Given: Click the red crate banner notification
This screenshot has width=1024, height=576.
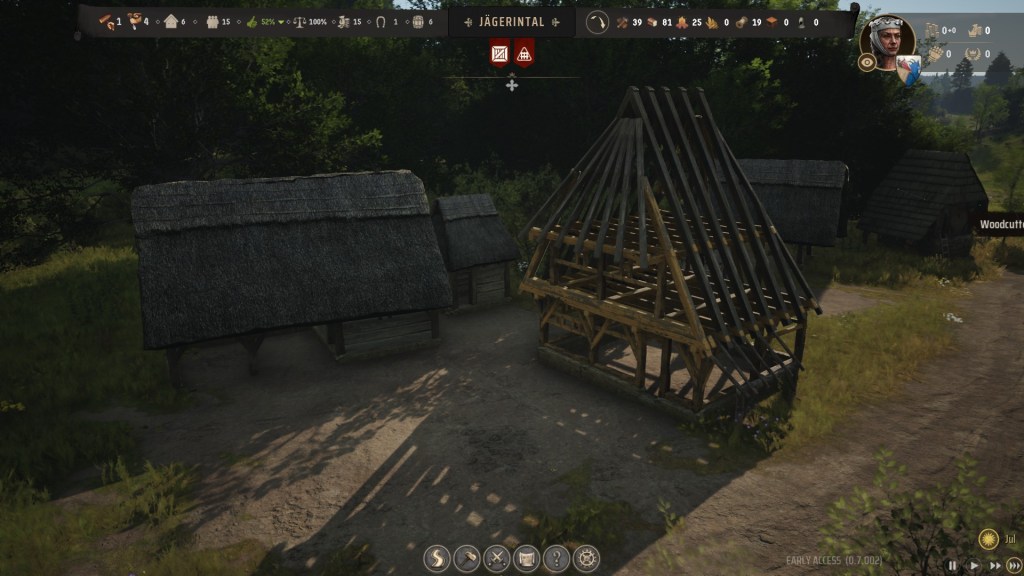Looking at the screenshot, I should coord(500,52).
